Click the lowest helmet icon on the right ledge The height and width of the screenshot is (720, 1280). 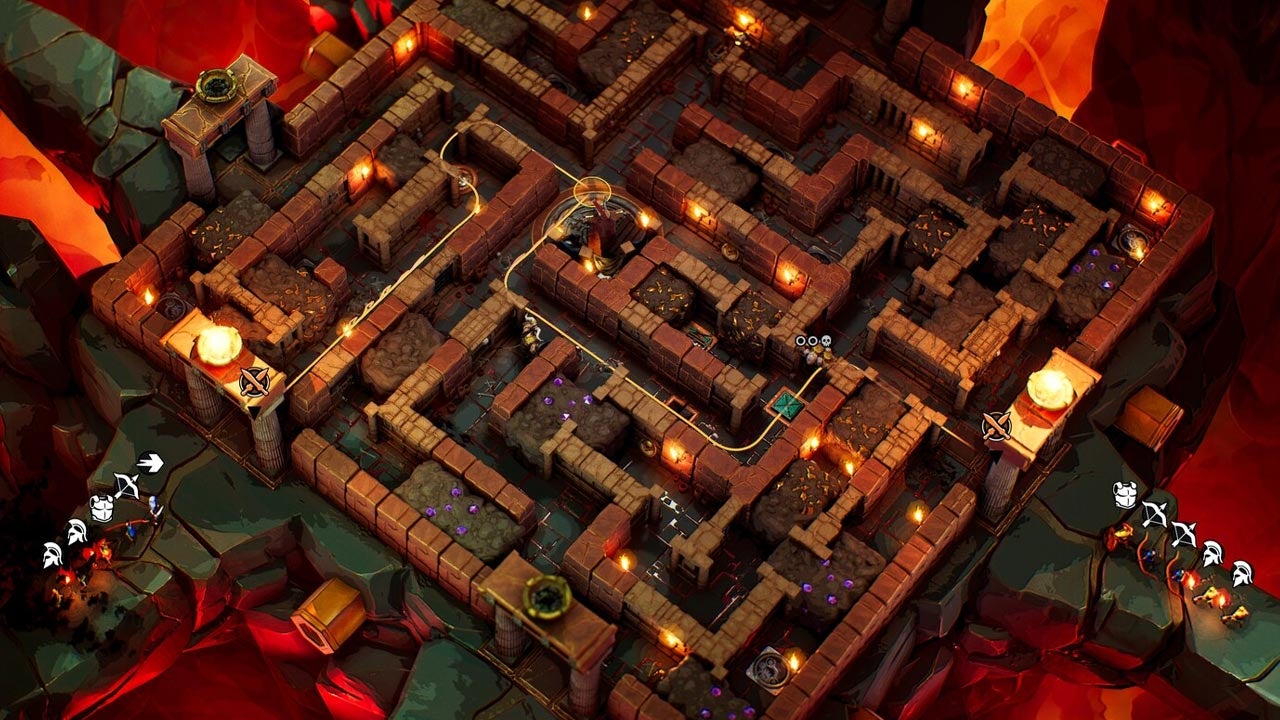tap(1242, 574)
